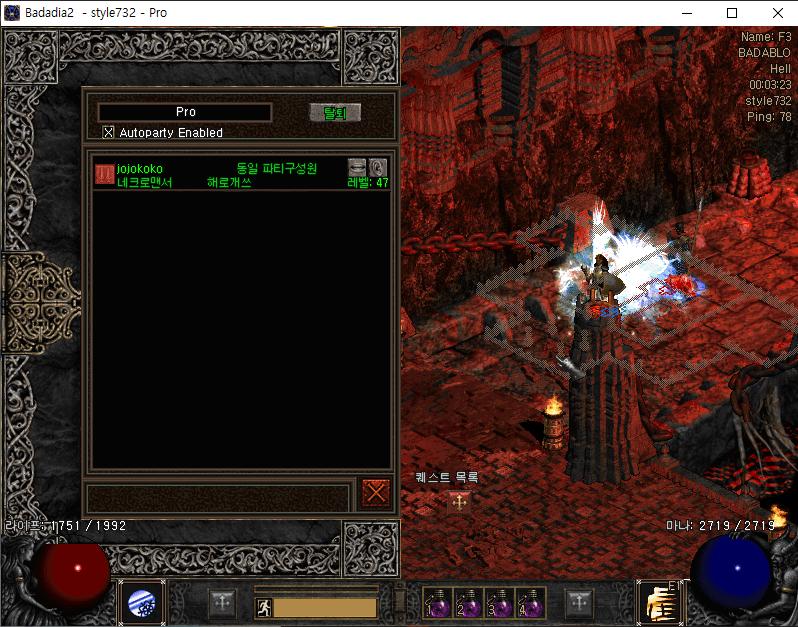Close the party panel with the X button
This screenshot has width=798, height=627.
[376, 493]
